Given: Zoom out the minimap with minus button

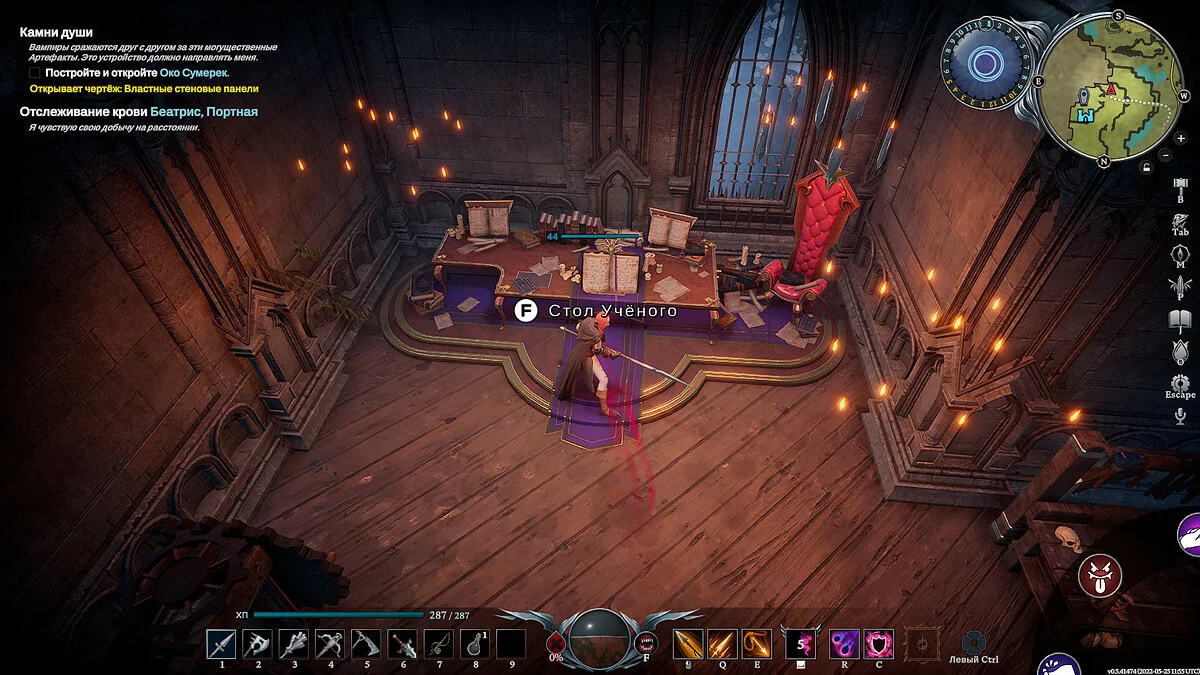Looking at the screenshot, I should click(1166, 155).
